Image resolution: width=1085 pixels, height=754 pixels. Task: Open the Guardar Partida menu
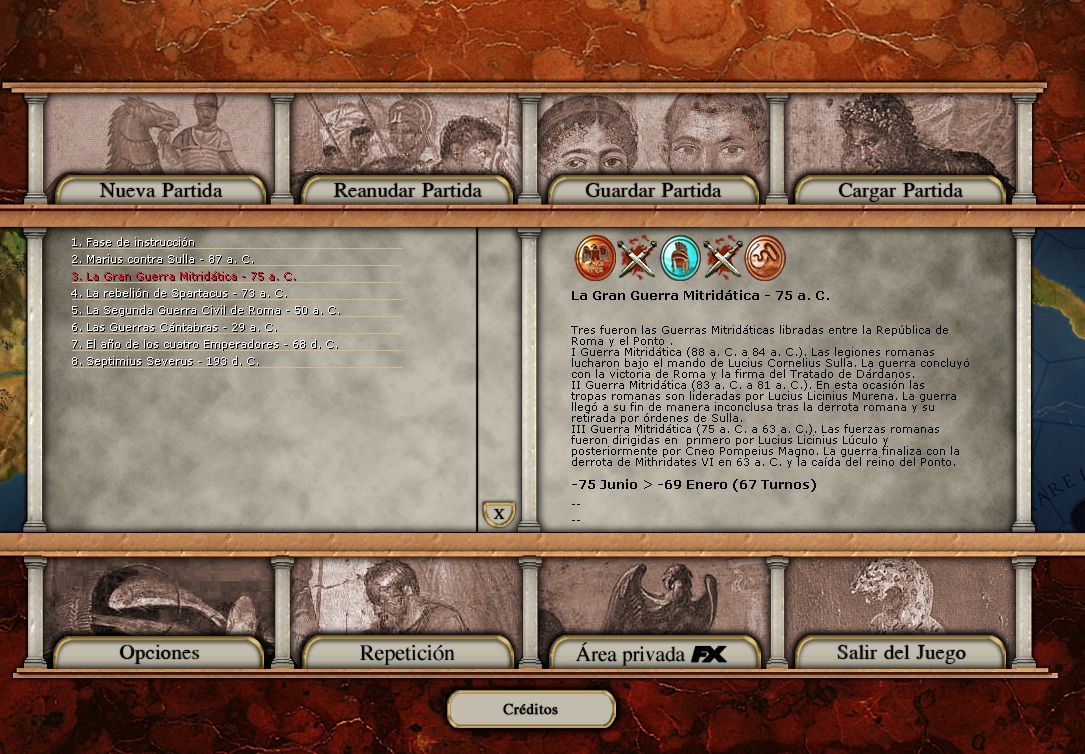point(653,190)
